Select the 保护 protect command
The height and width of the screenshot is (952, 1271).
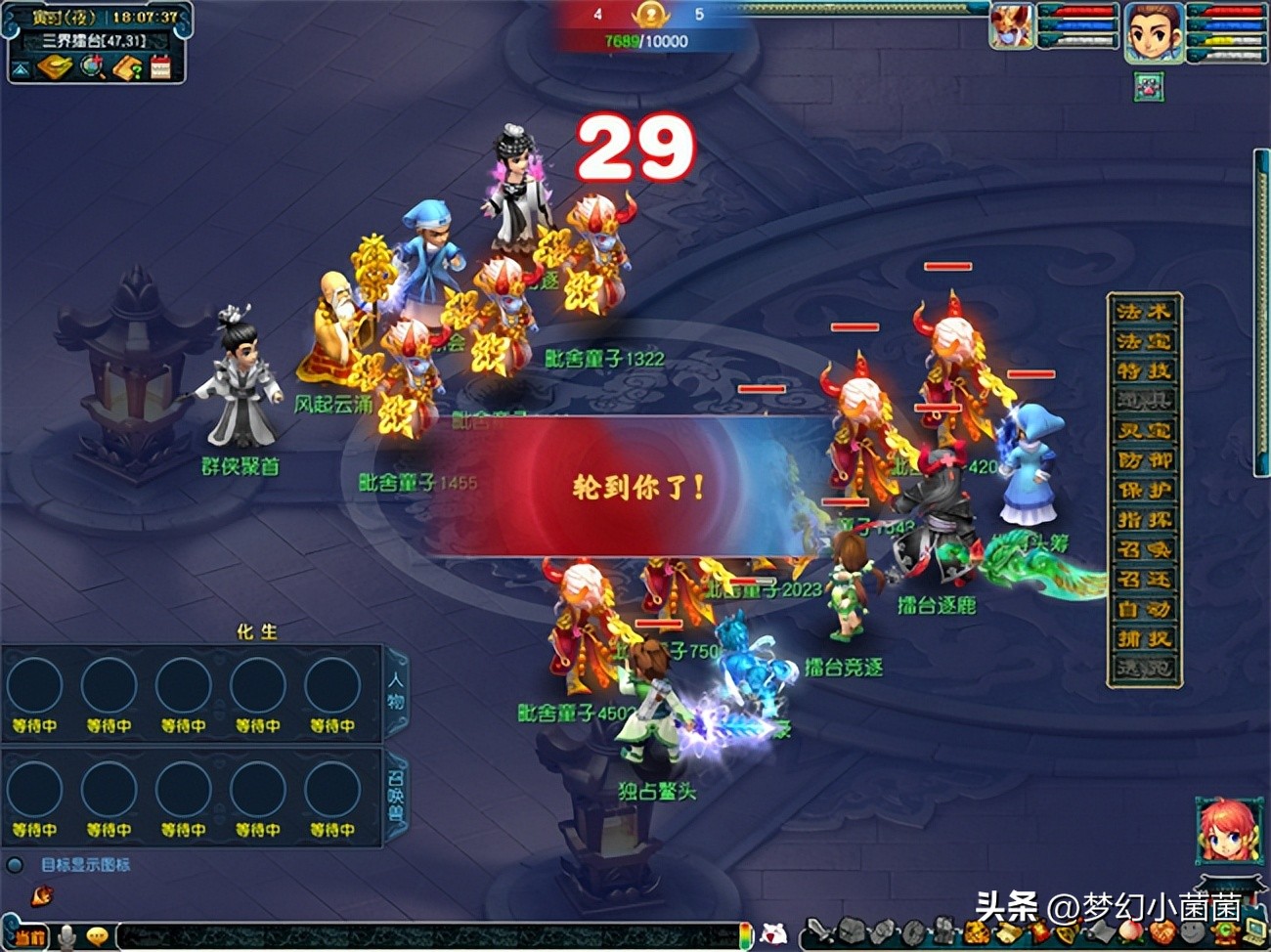point(1144,490)
